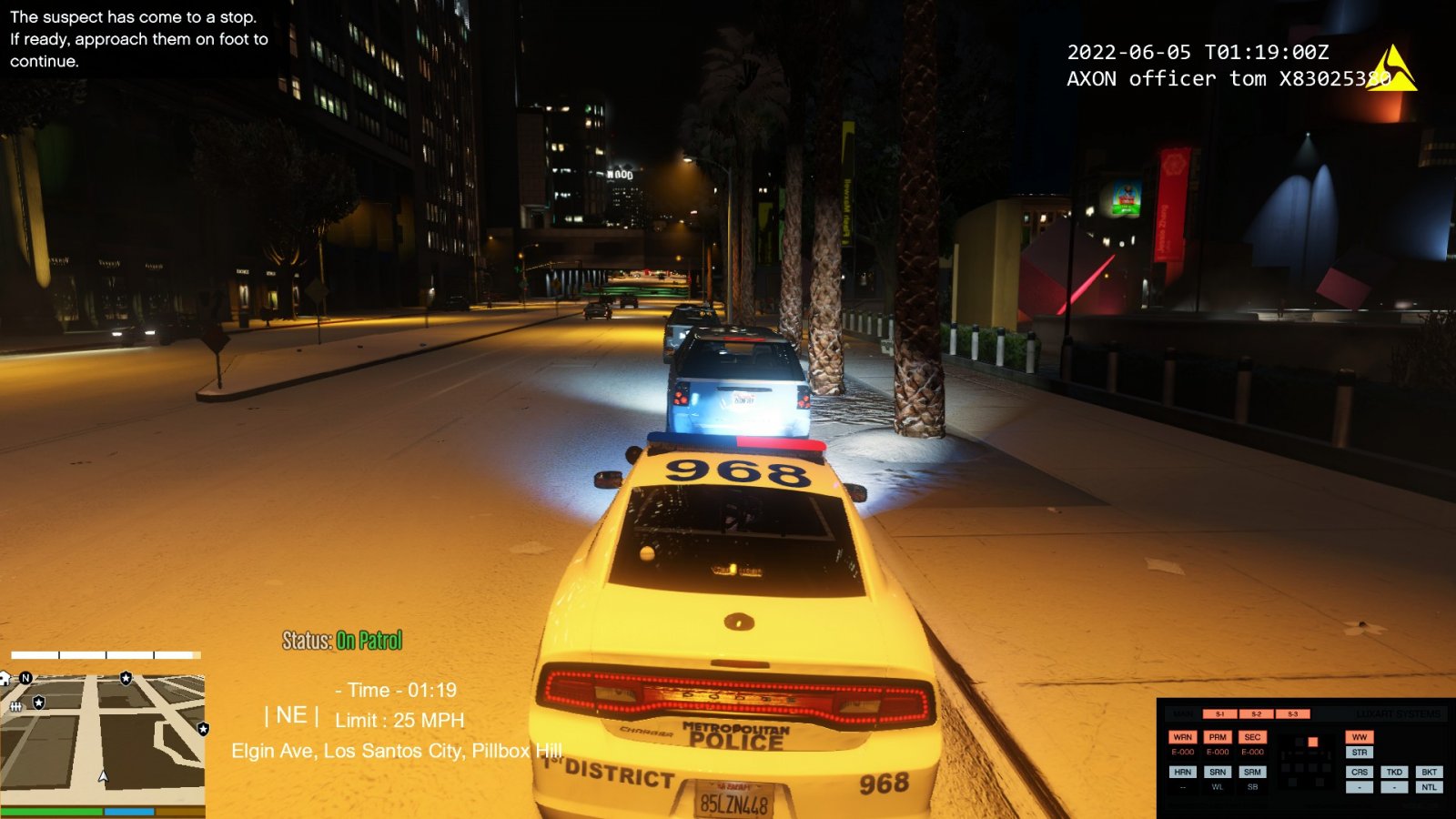
Task: Select the S-1 siren tone
Action: coord(1219,714)
